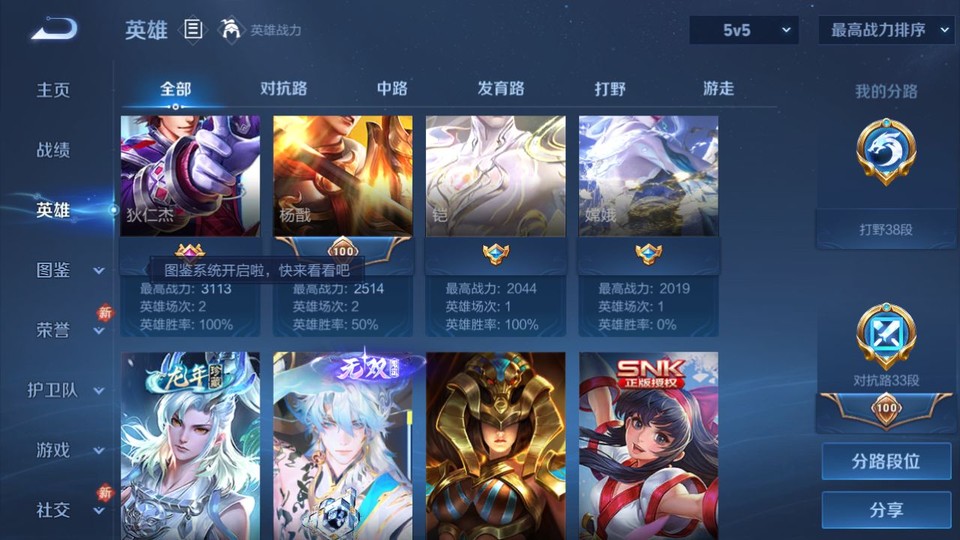Select the 杨戬 hero card
Screen dimensions: 960x540
(x=343, y=176)
